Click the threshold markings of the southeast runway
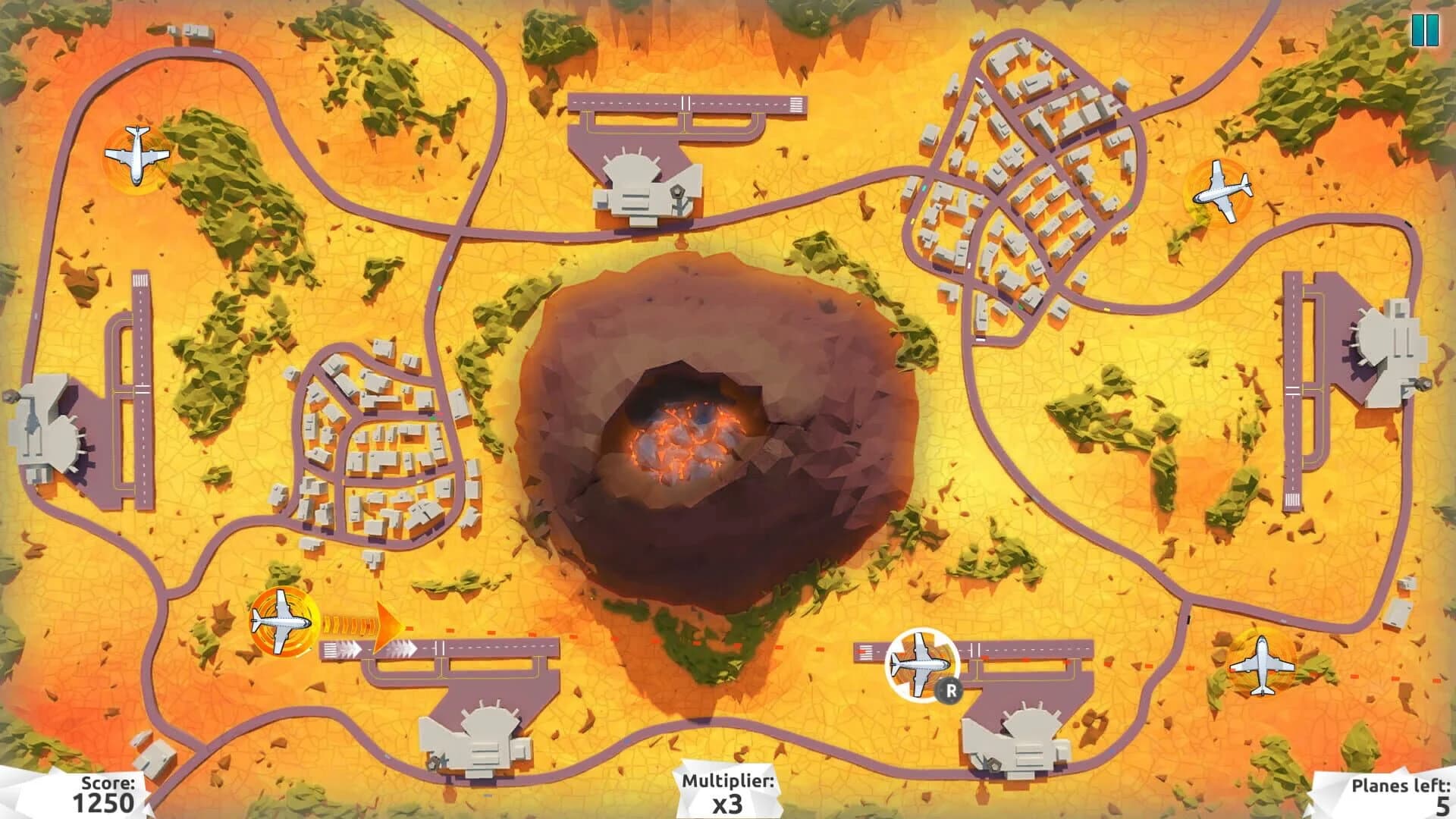Screen dimensions: 1456x819 coord(864,652)
